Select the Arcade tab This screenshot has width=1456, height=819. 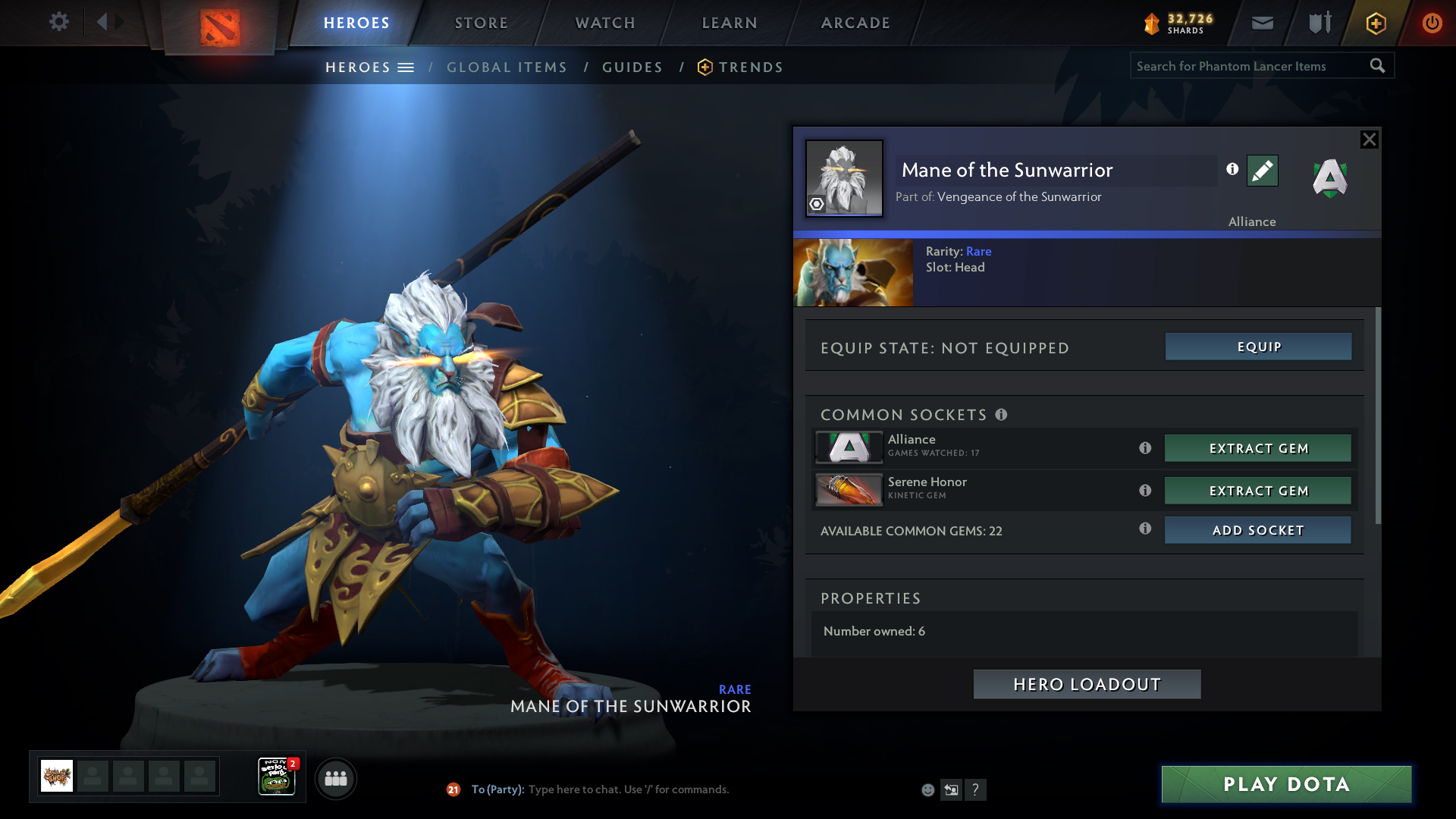point(855,23)
